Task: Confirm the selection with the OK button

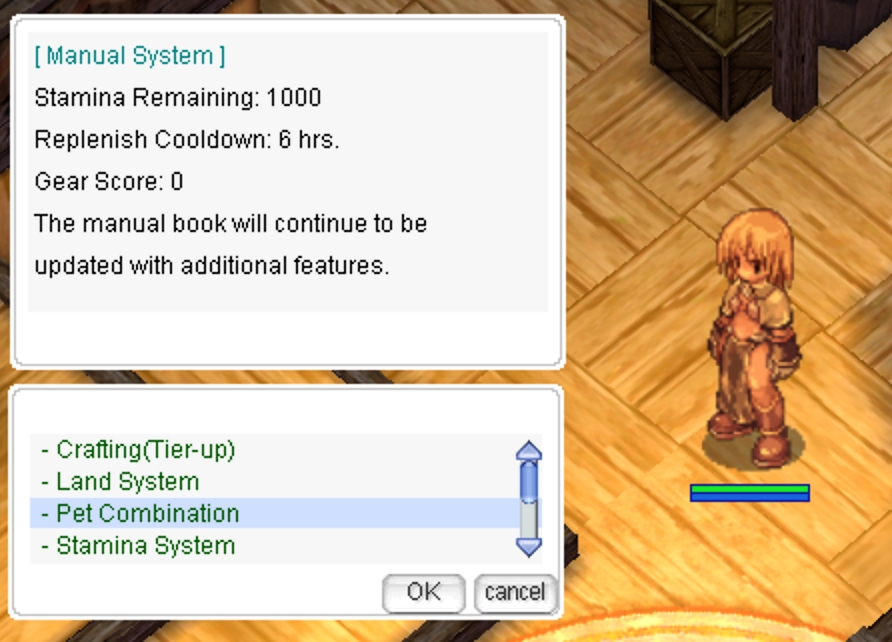Action: pos(423,592)
